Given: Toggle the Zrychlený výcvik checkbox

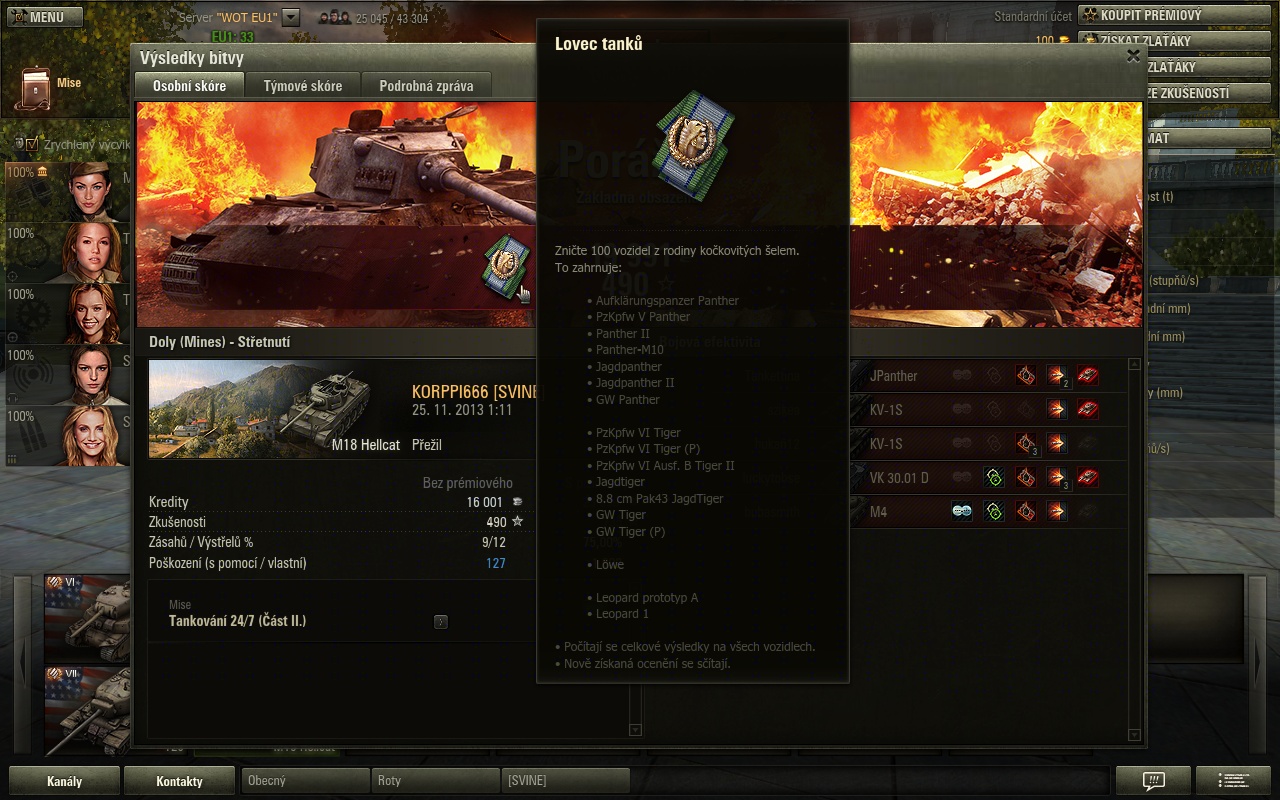Looking at the screenshot, I should coord(32,144).
